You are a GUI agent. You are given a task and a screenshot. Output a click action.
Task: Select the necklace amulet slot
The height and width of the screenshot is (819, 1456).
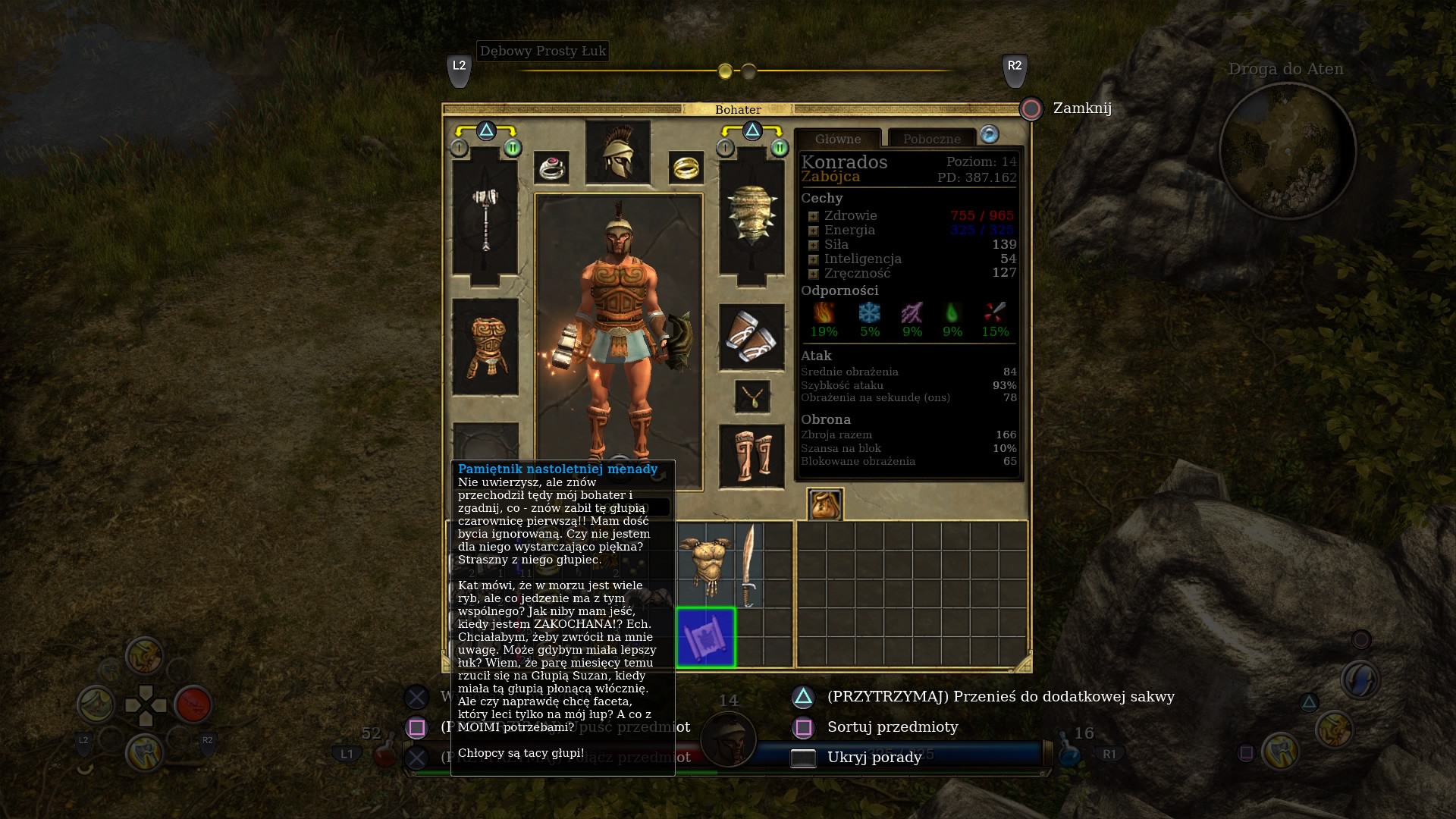coord(752,397)
